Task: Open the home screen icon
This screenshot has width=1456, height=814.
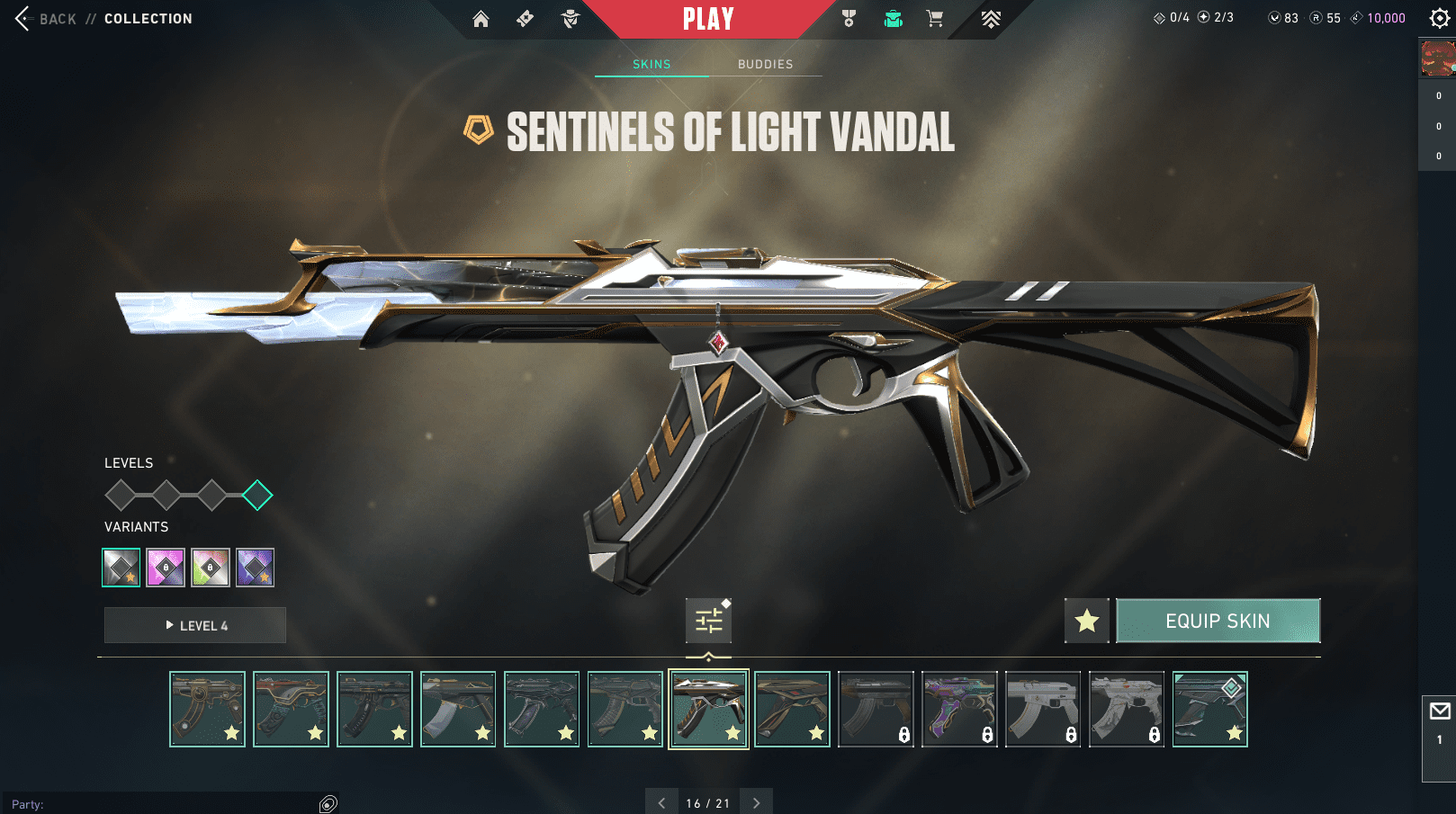Action: (x=481, y=19)
